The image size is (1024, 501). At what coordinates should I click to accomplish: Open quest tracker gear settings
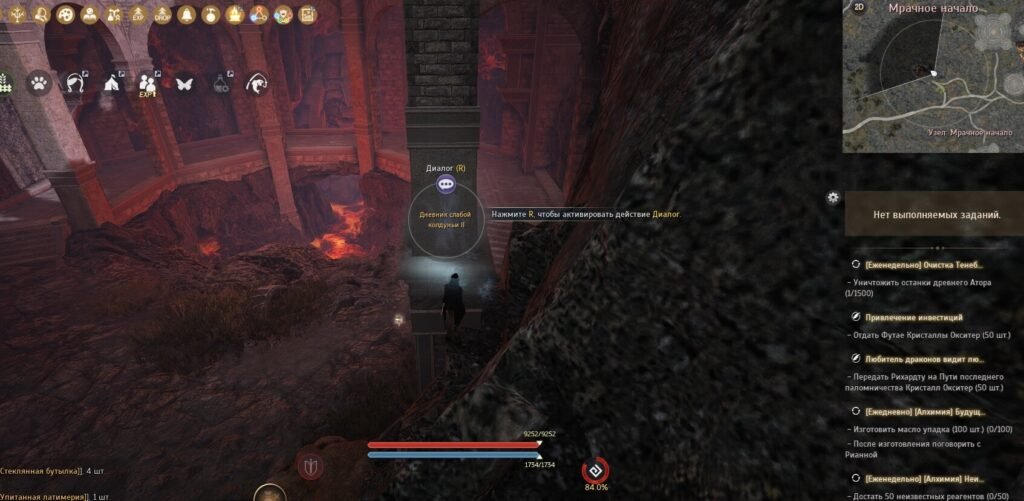coord(833,198)
